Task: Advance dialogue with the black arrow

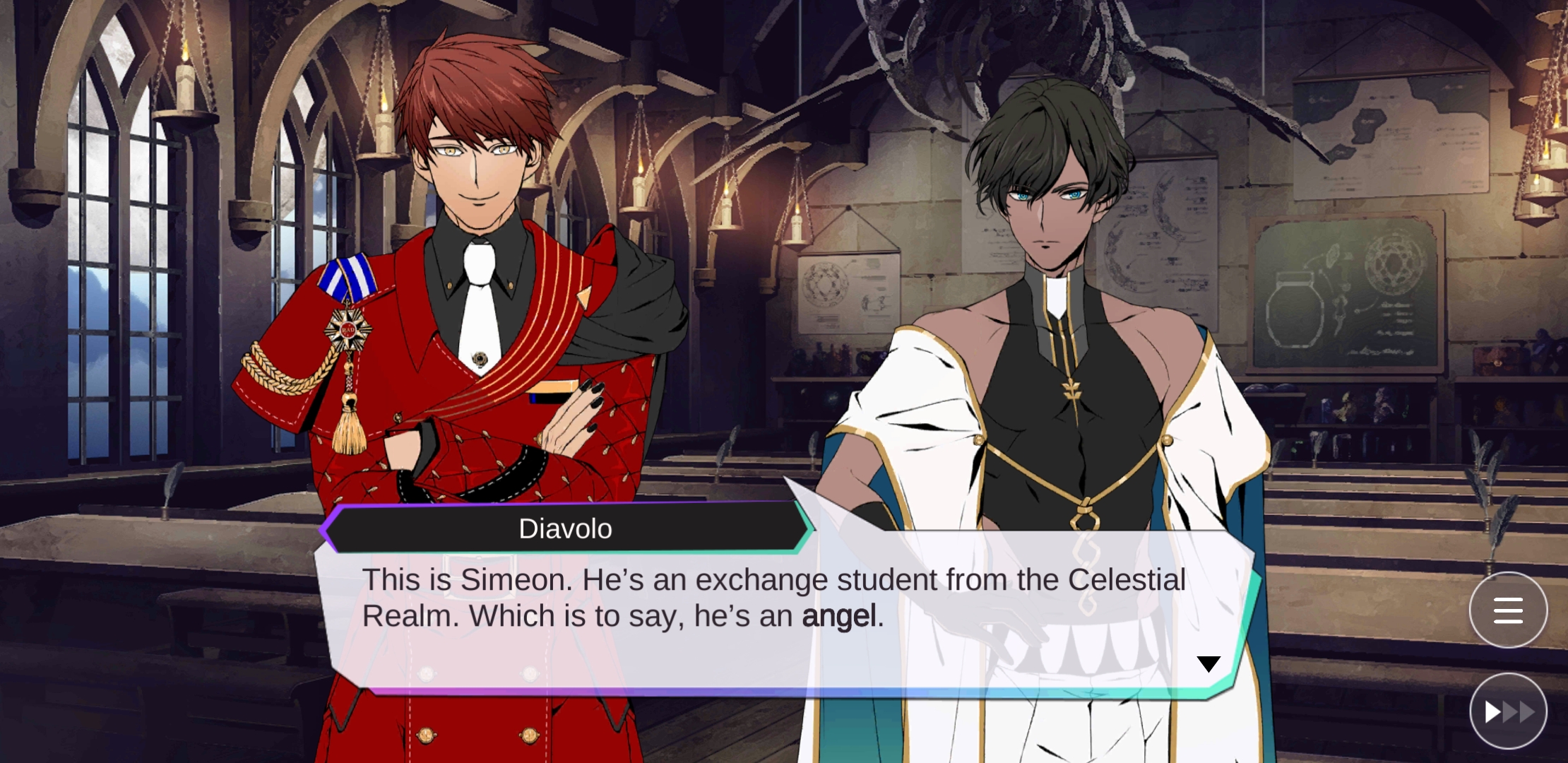Action: (1208, 664)
